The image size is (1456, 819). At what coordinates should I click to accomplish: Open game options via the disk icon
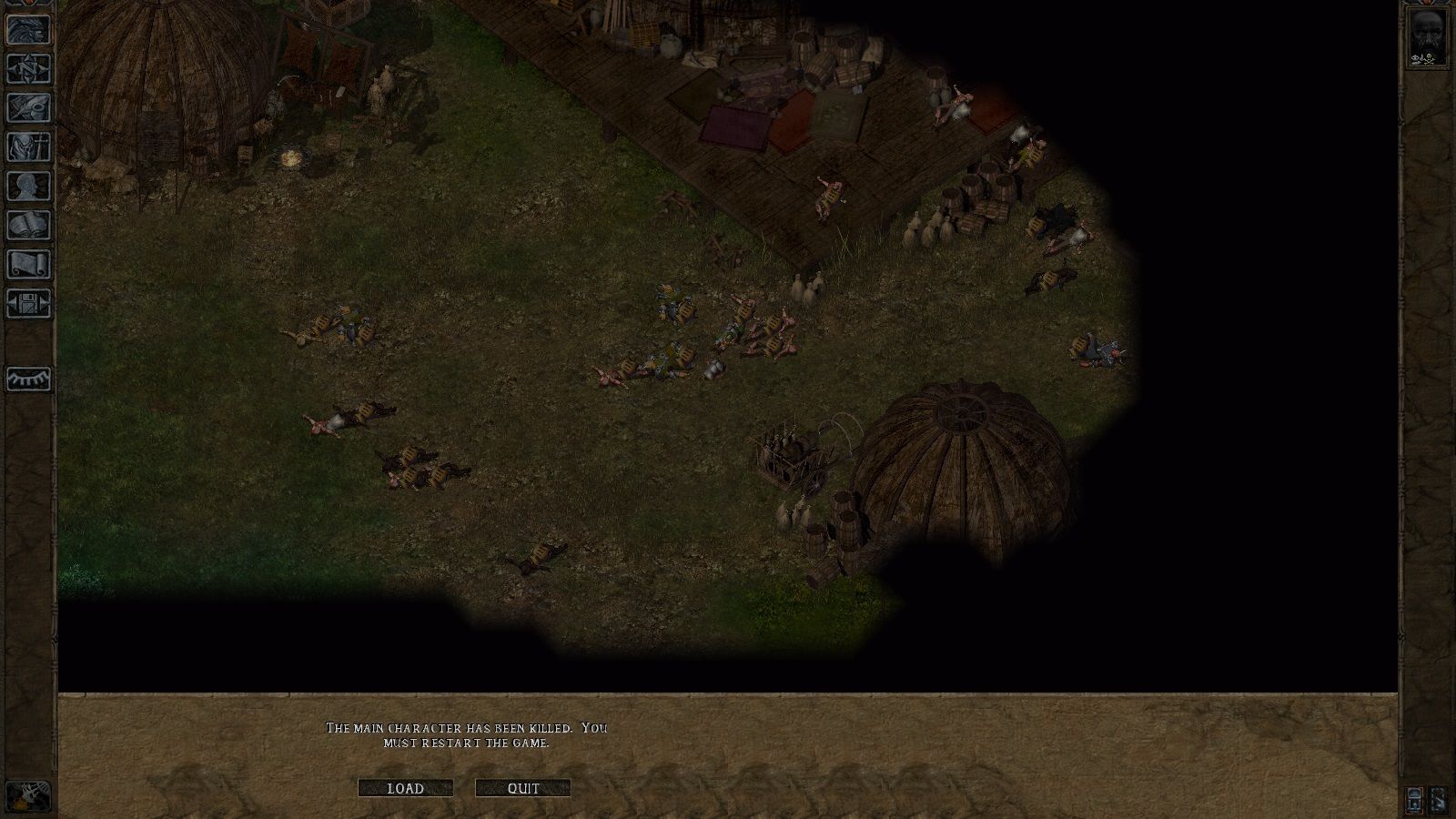[x=26, y=304]
